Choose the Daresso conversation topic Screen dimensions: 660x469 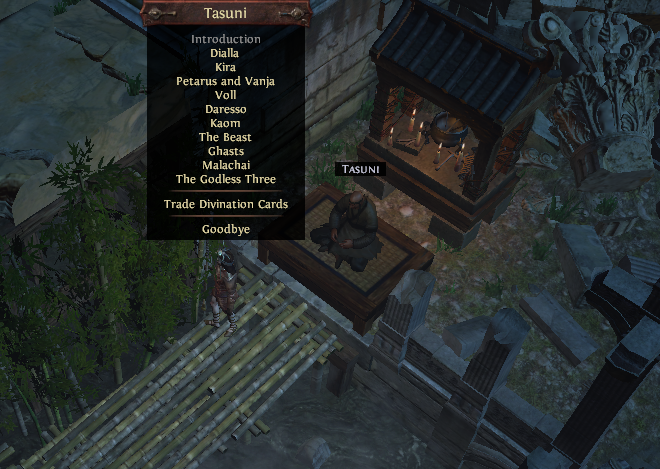click(226, 109)
